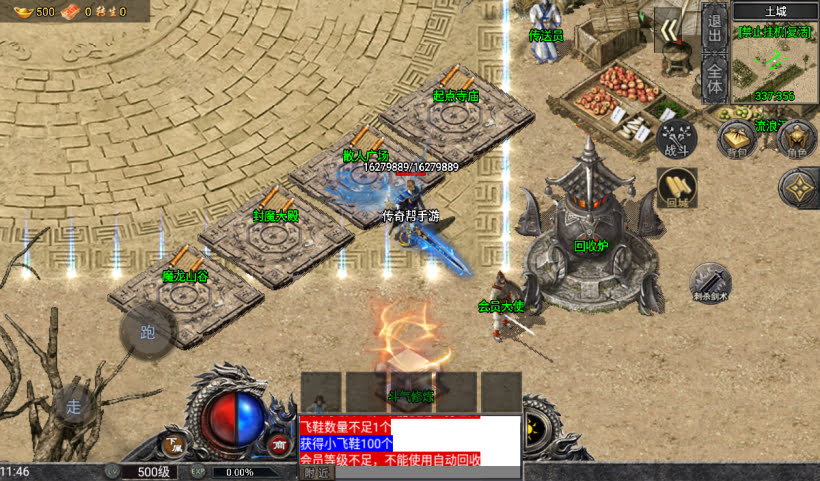Open the 角色 character sheet
Screen dimensions: 820x481
[797, 140]
